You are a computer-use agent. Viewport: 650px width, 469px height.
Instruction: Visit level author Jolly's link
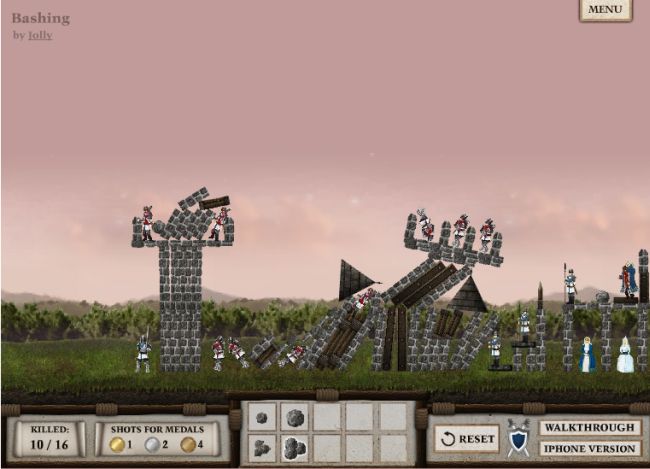pyautogui.click(x=40, y=35)
